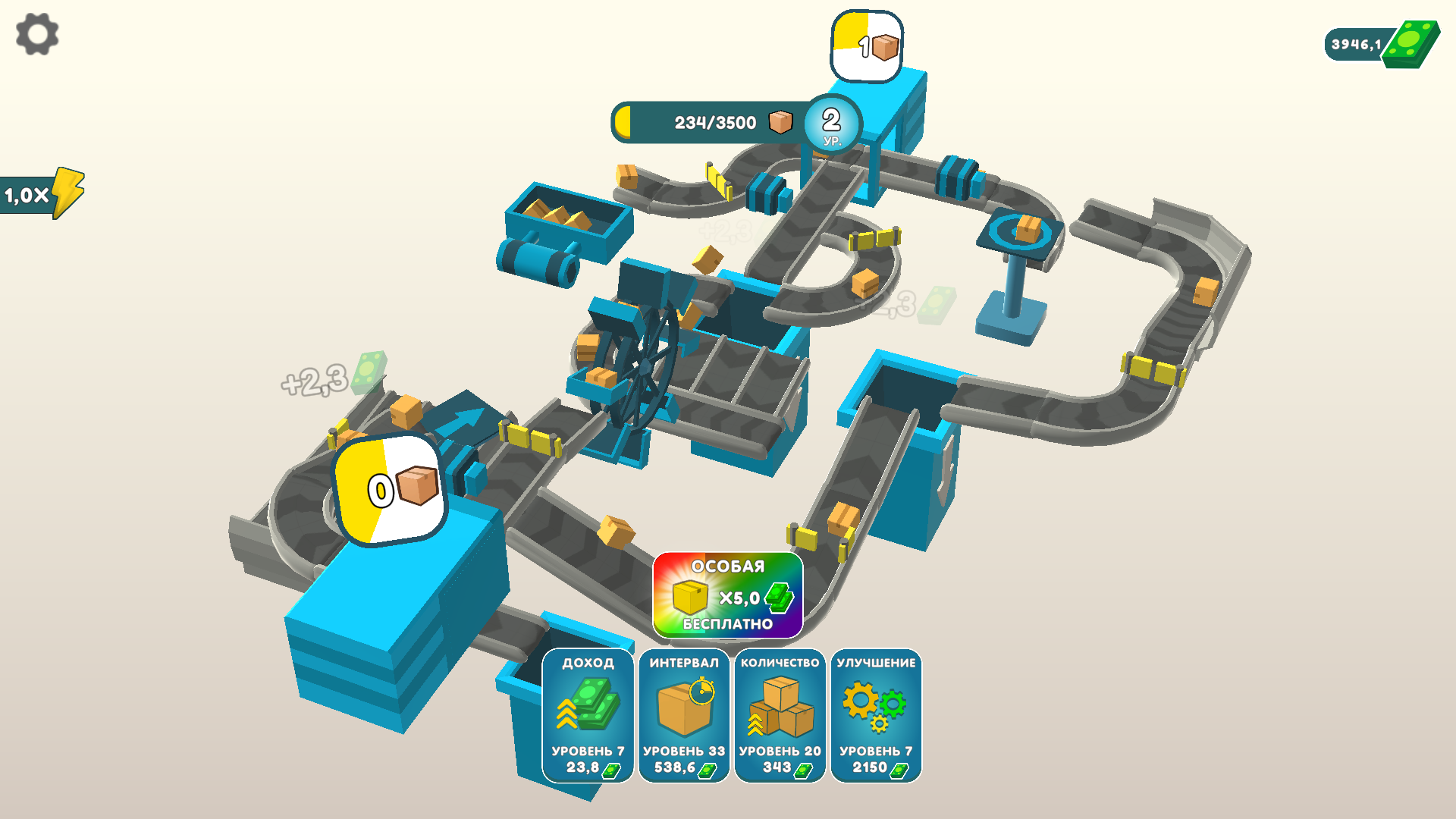Viewport: 1456px width, 819px height.
Task: Select the ДОХОД income upgrade icon
Action: pyautogui.click(x=588, y=705)
